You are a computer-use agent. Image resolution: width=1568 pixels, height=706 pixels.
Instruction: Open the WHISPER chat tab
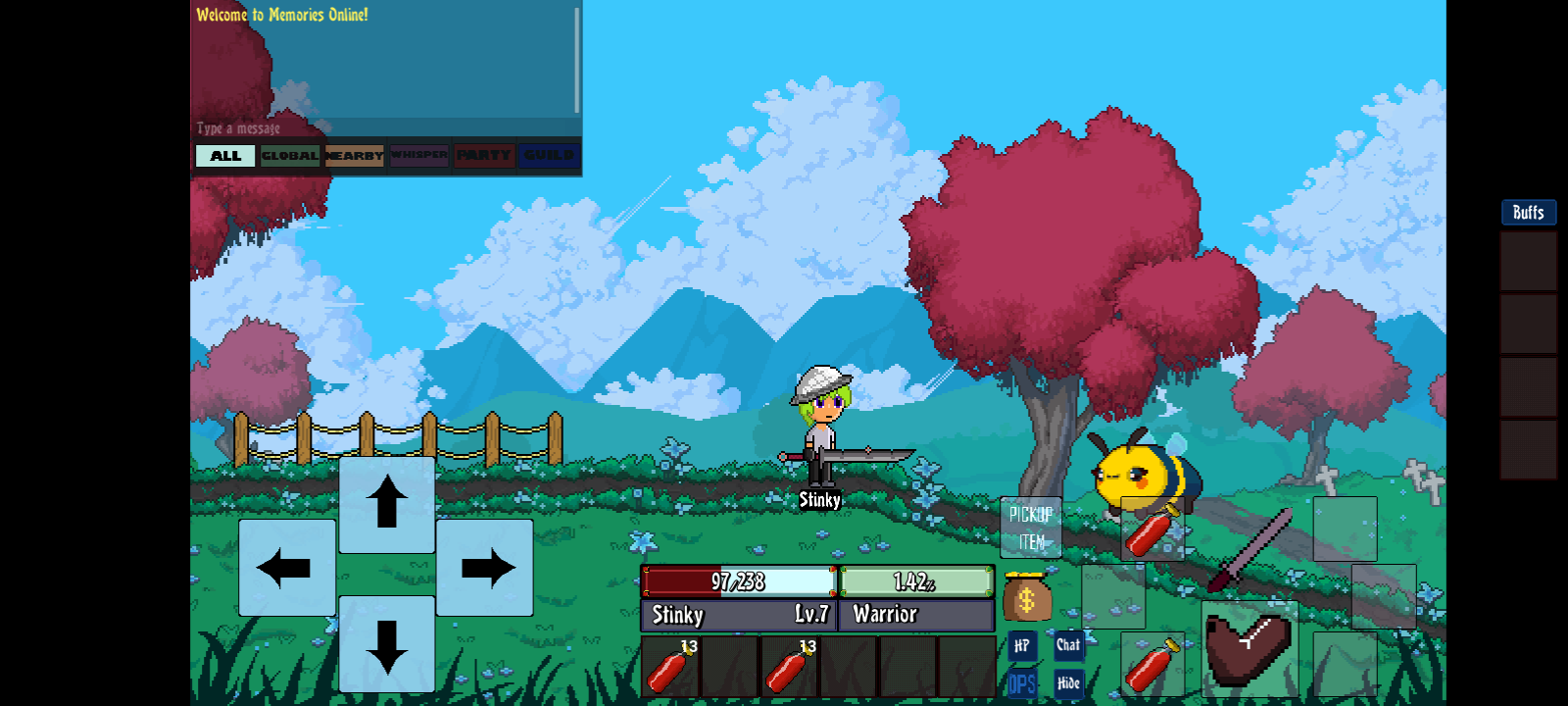(x=418, y=156)
